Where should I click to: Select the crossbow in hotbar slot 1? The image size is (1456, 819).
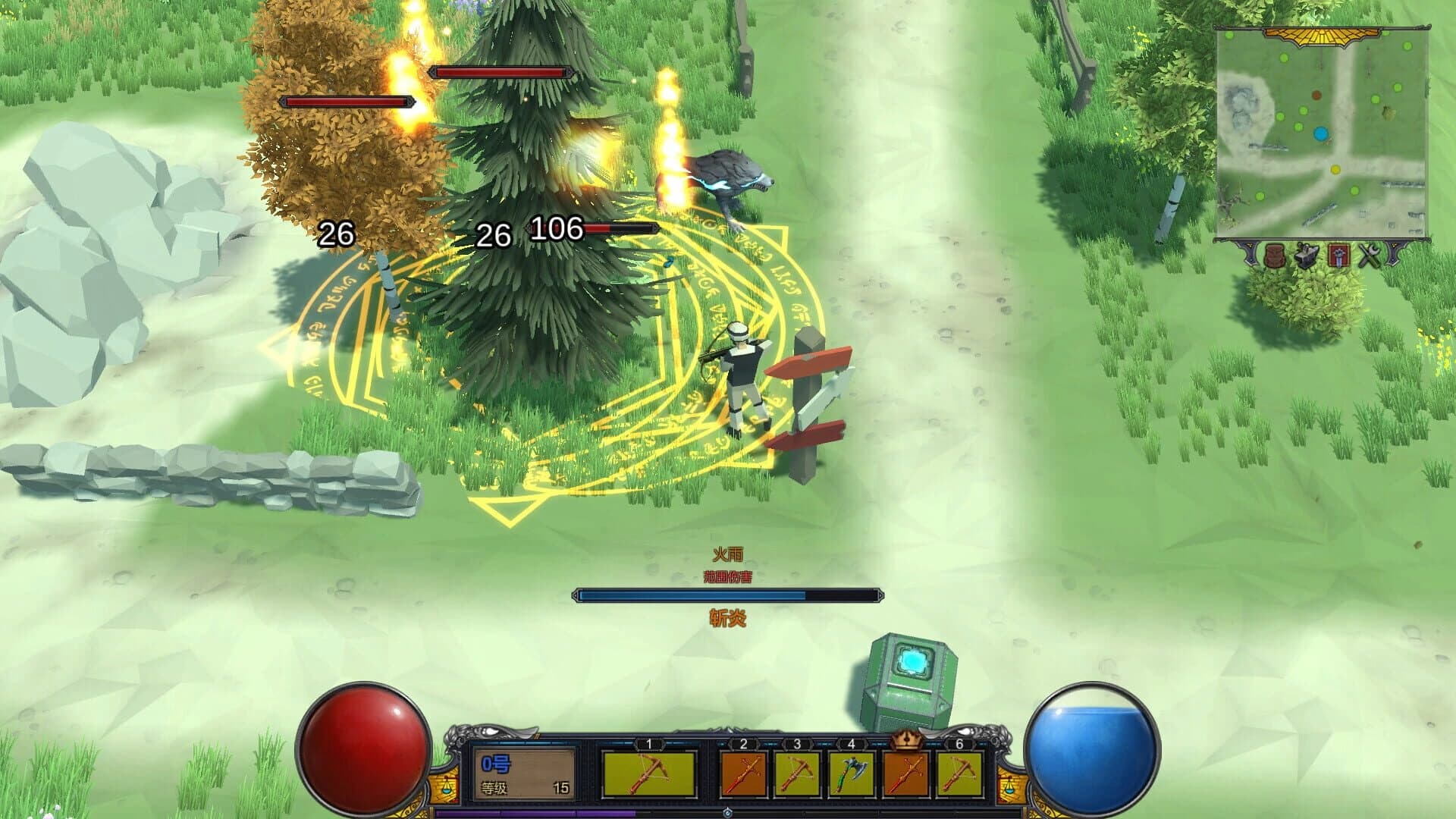[651, 774]
